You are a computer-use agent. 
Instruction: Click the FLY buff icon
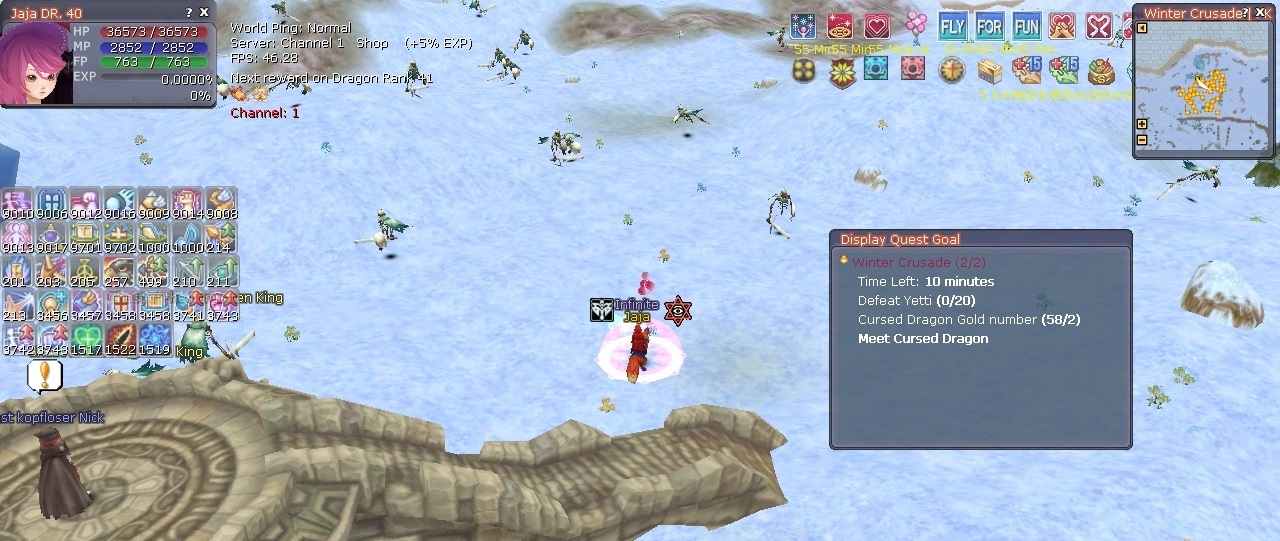pyautogui.click(x=952, y=27)
